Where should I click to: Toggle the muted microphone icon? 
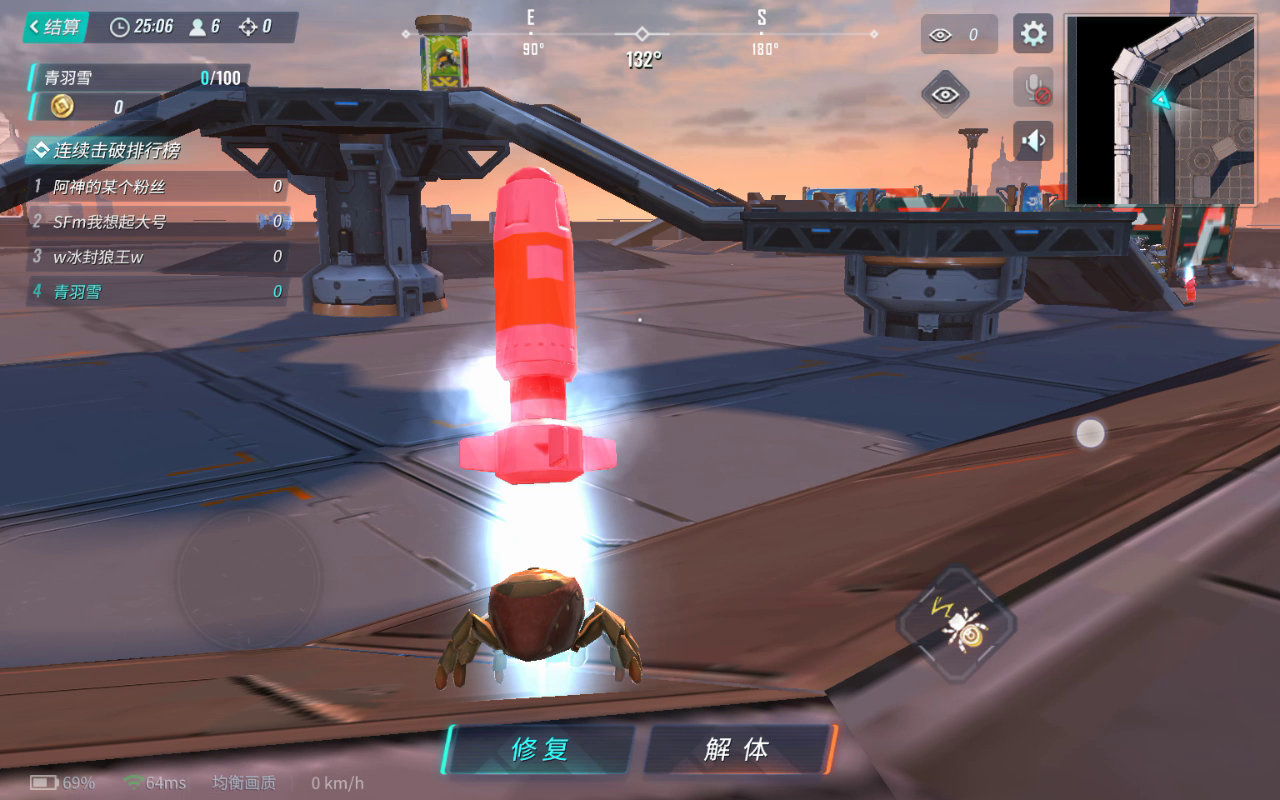(1033, 88)
